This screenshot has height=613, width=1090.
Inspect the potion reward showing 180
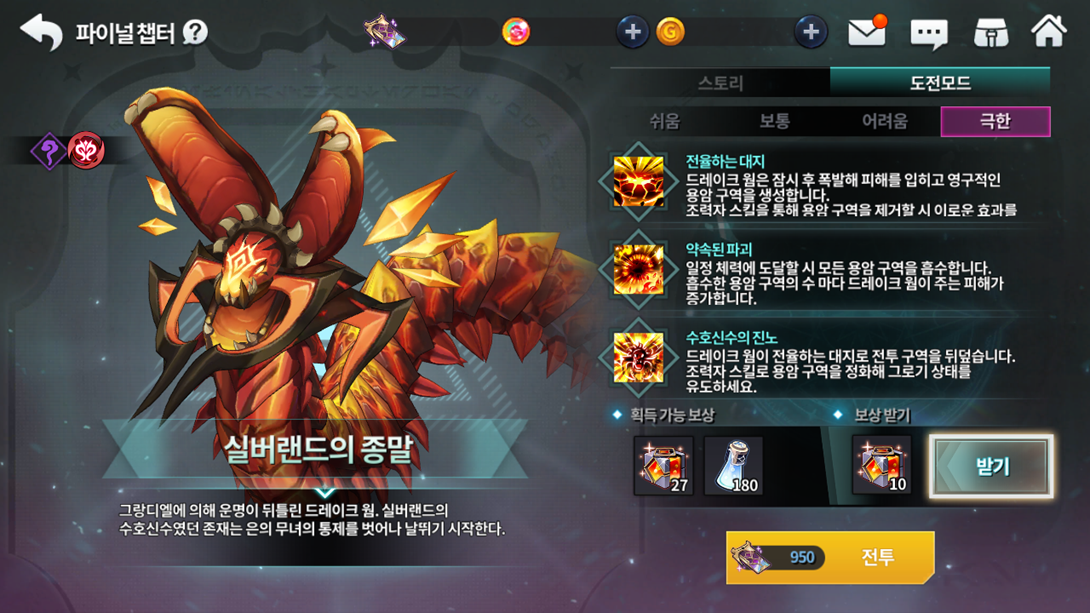(733, 466)
